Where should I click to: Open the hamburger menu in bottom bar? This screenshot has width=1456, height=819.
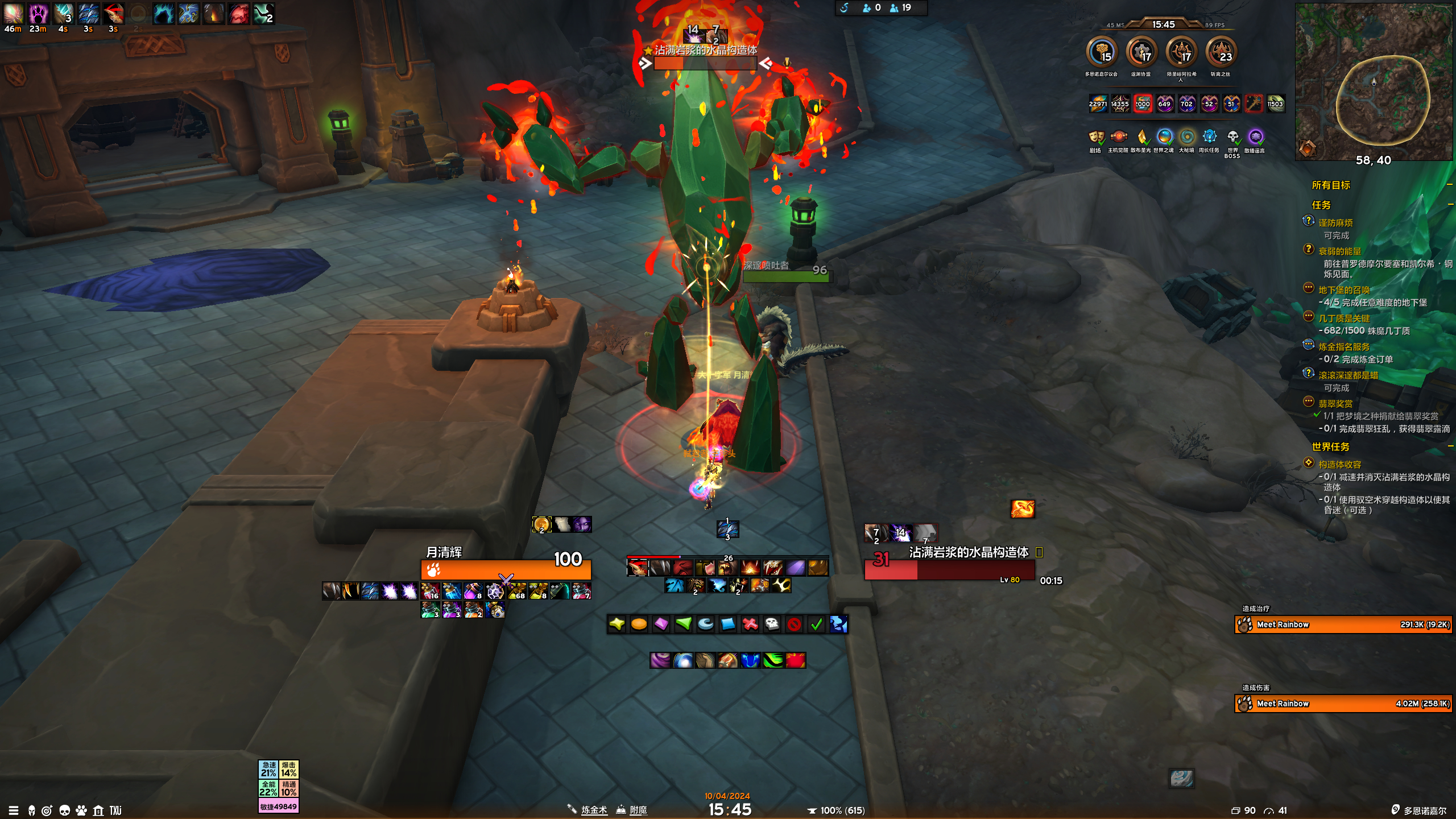[14, 810]
